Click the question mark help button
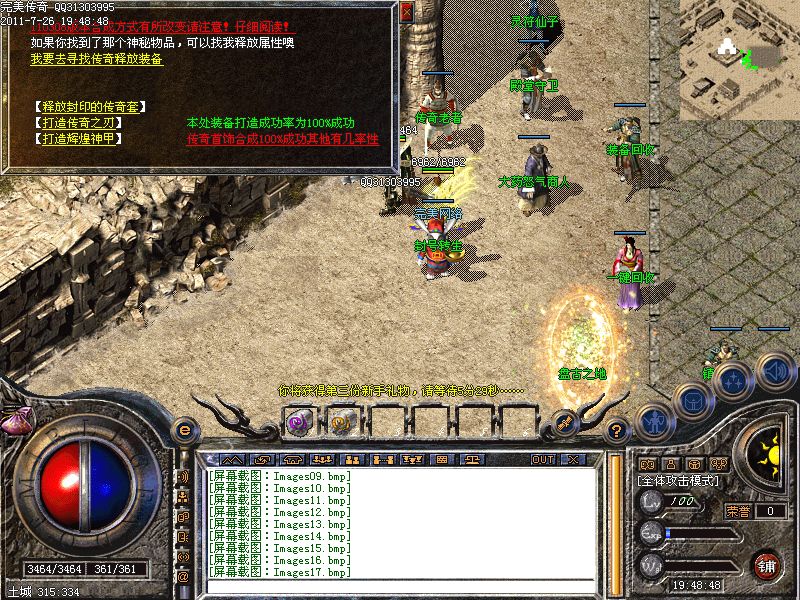This screenshot has height=600, width=800. point(617,430)
